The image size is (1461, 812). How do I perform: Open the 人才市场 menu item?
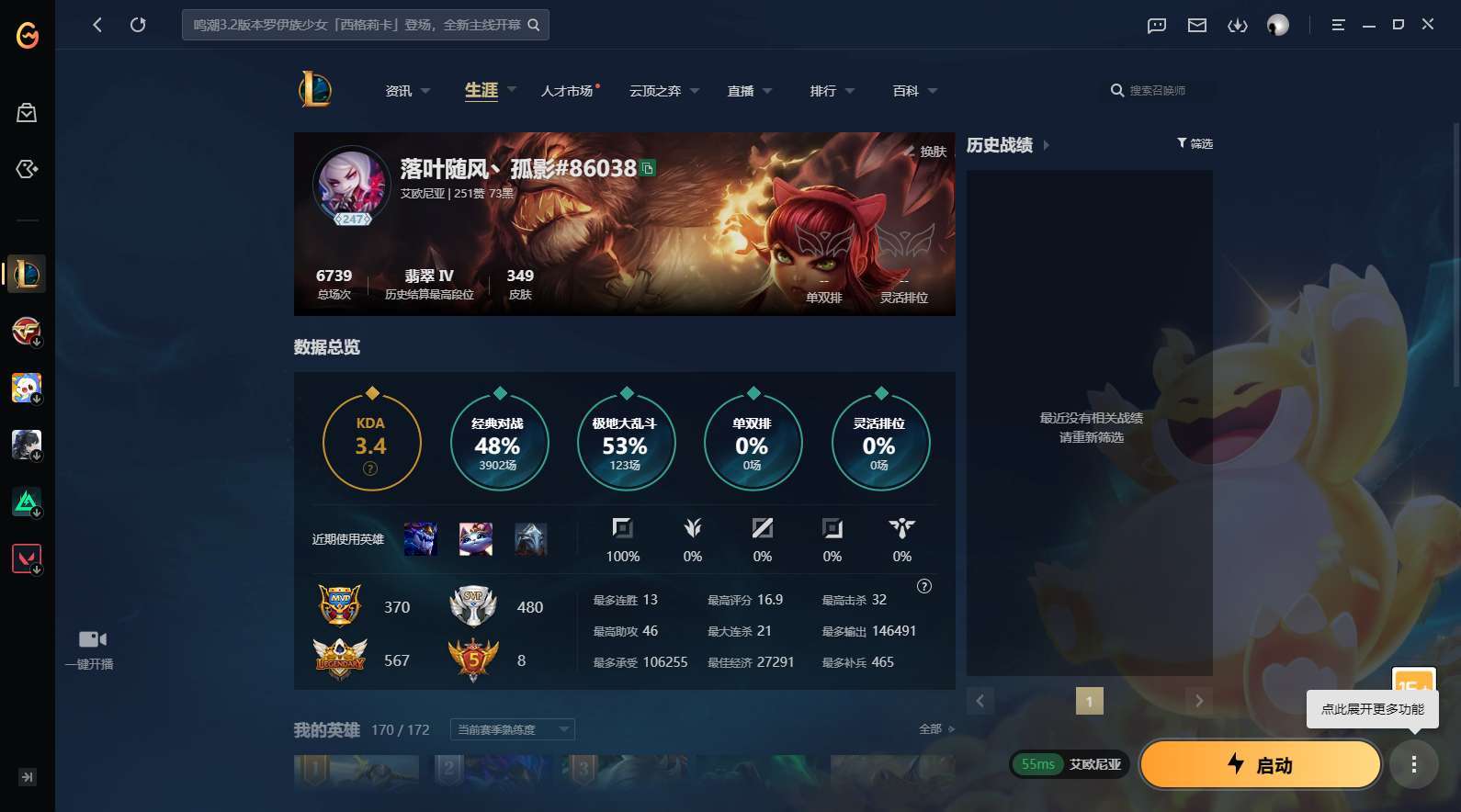point(566,91)
